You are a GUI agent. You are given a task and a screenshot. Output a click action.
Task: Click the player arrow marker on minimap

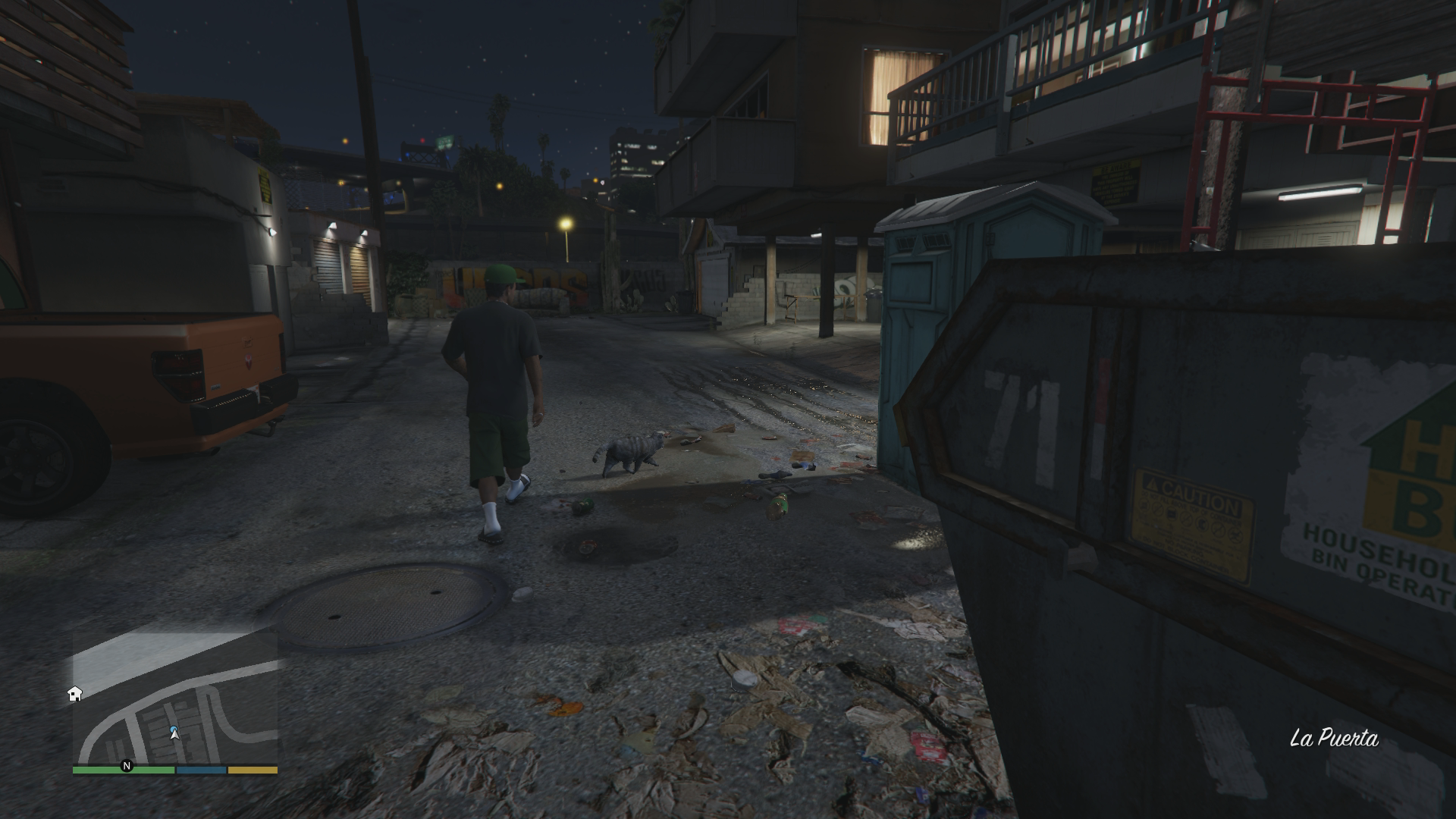point(175,733)
